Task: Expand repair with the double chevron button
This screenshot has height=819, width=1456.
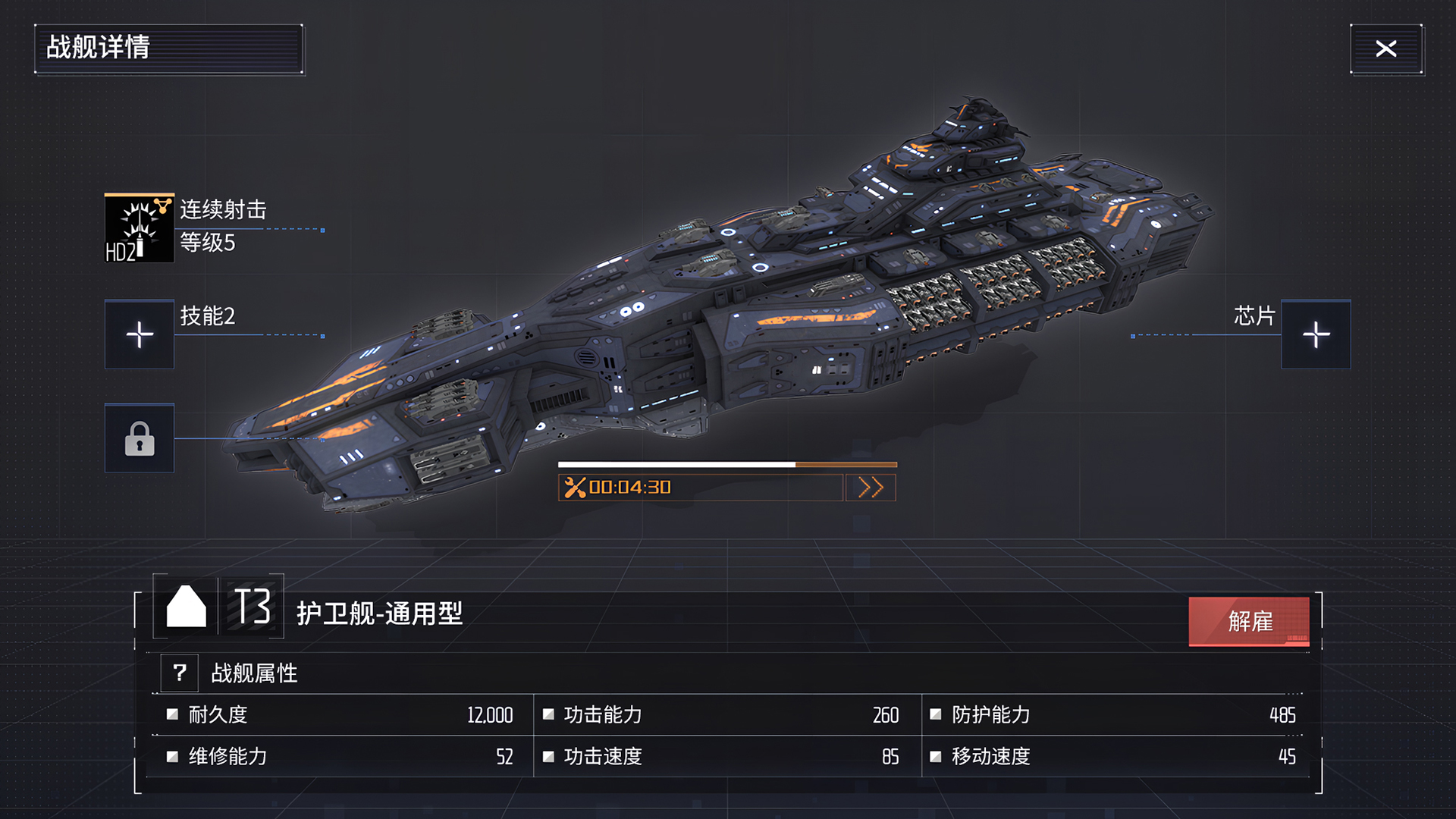Action: point(871,488)
